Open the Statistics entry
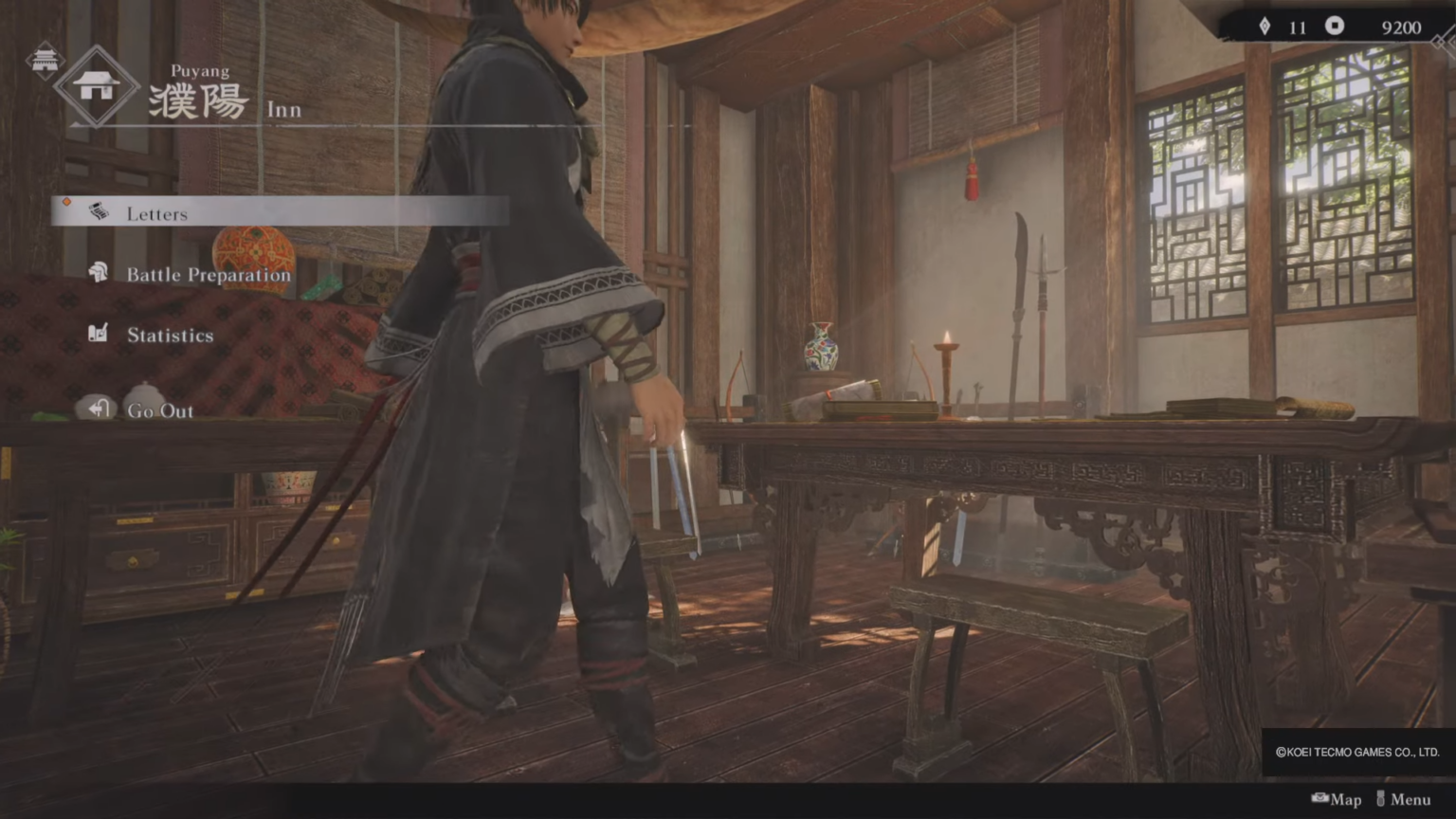This screenshot has width=1456, height=819. pos(171,334)
